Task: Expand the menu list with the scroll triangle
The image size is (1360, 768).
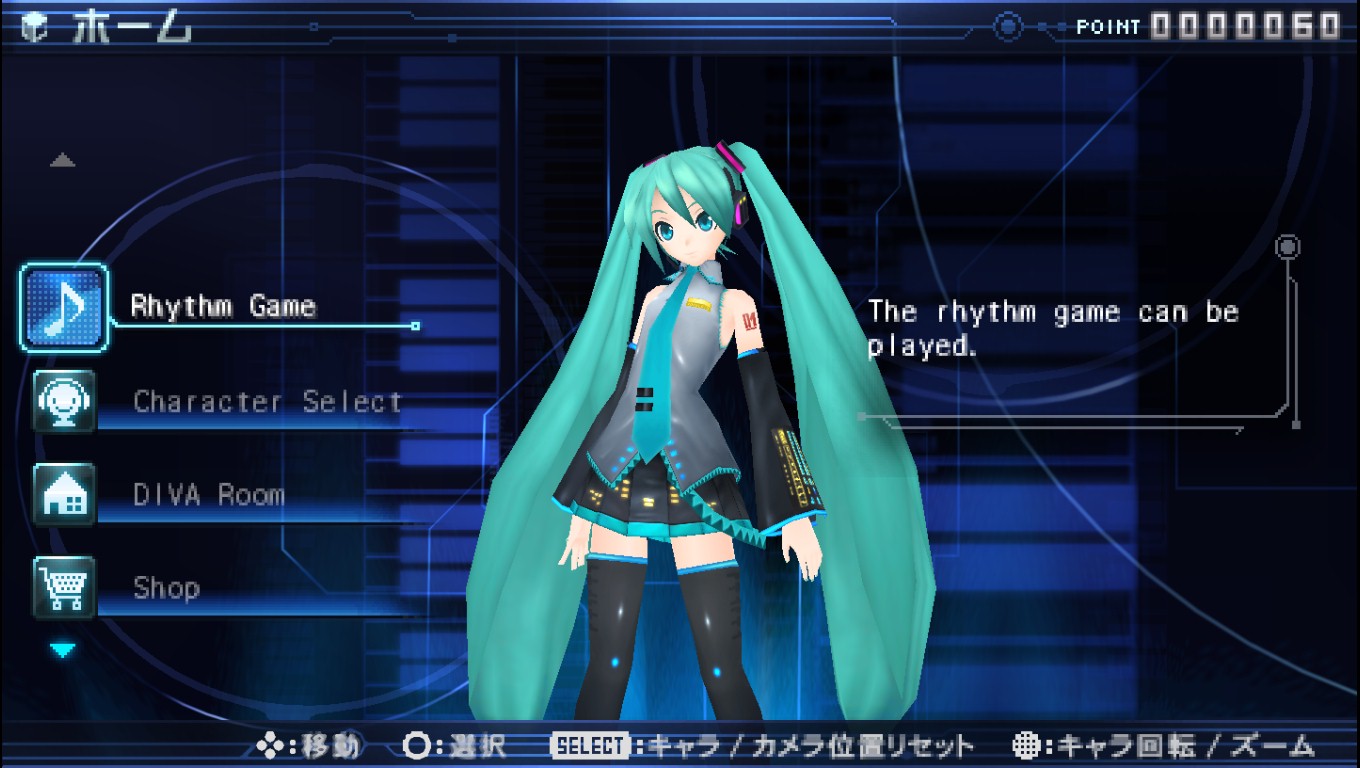Action: [63, 648]
